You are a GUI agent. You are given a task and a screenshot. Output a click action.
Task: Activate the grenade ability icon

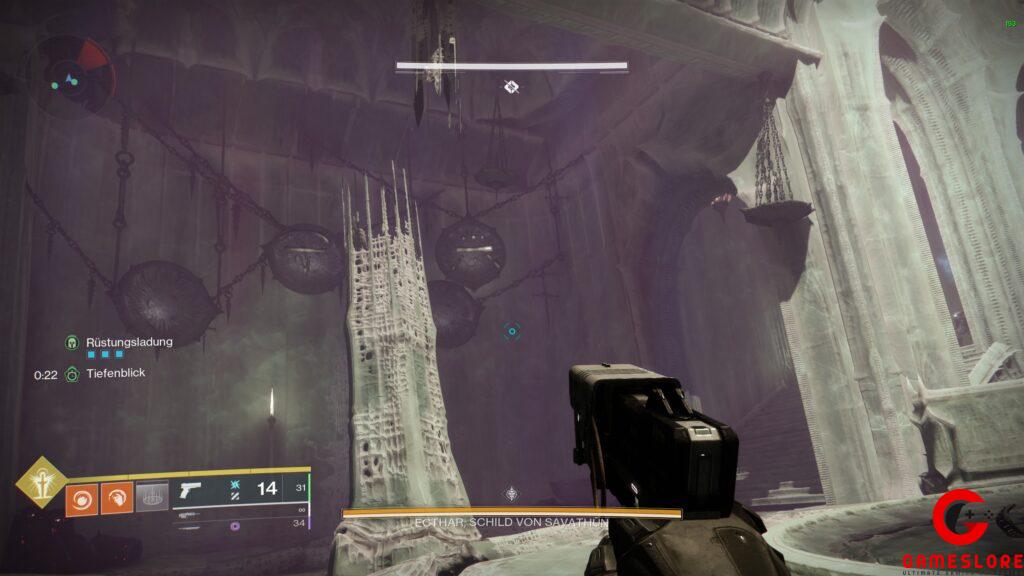coord(81,497)
